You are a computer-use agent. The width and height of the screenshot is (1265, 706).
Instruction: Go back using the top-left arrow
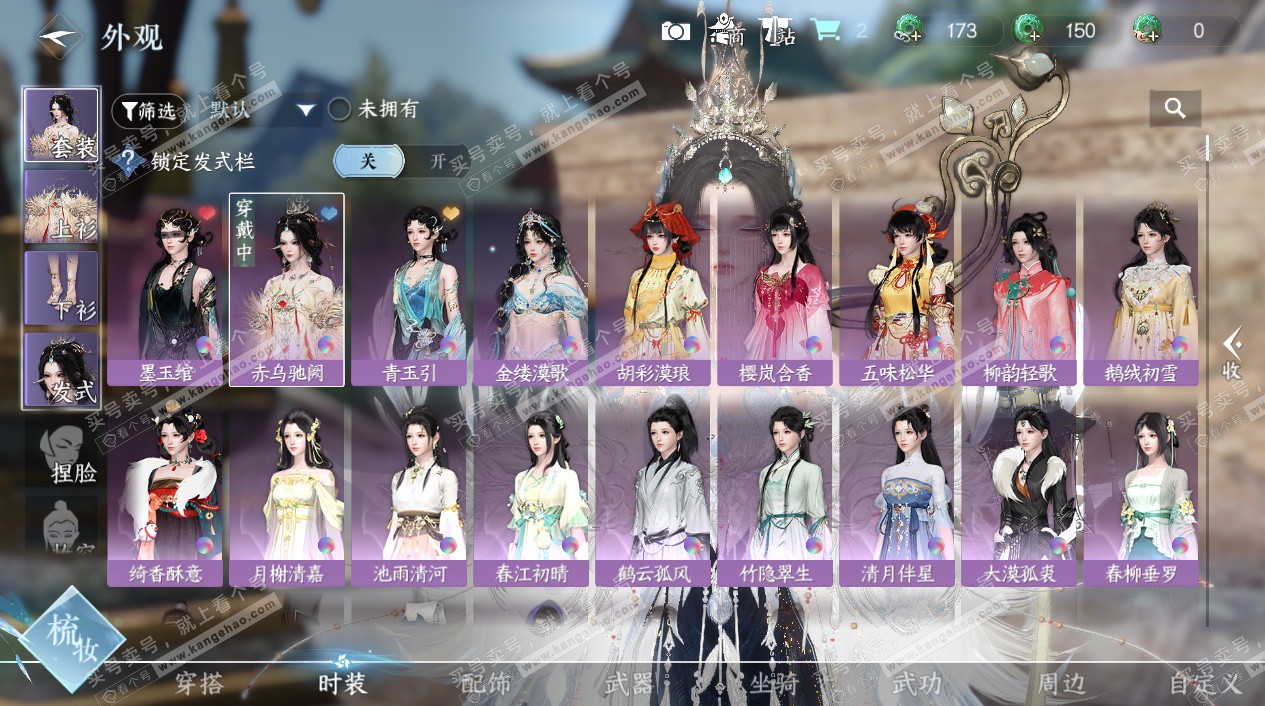tap(58, 38)
